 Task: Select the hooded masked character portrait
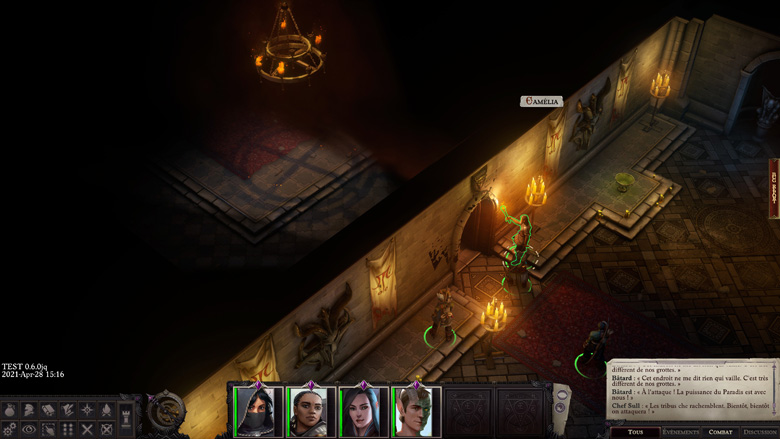click(259, 412)
